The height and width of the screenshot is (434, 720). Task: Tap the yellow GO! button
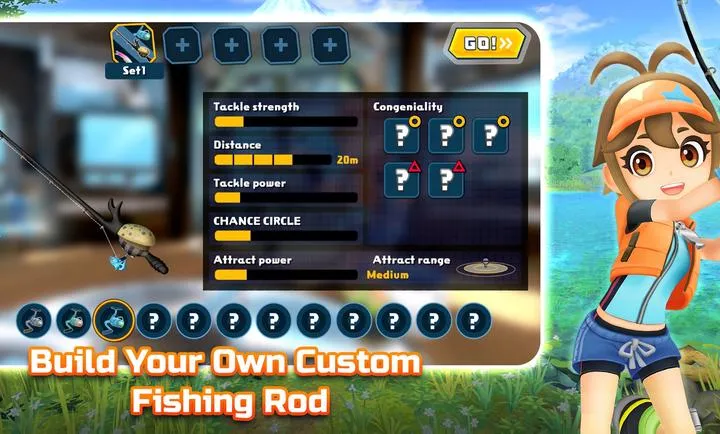click(x=486, y=43)
